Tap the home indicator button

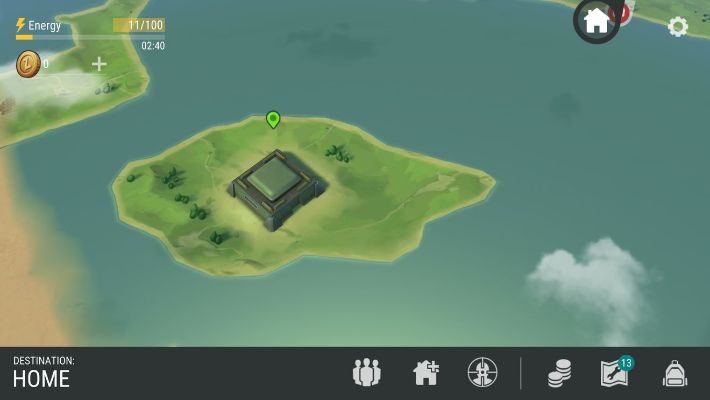click(x=596, y=21)
